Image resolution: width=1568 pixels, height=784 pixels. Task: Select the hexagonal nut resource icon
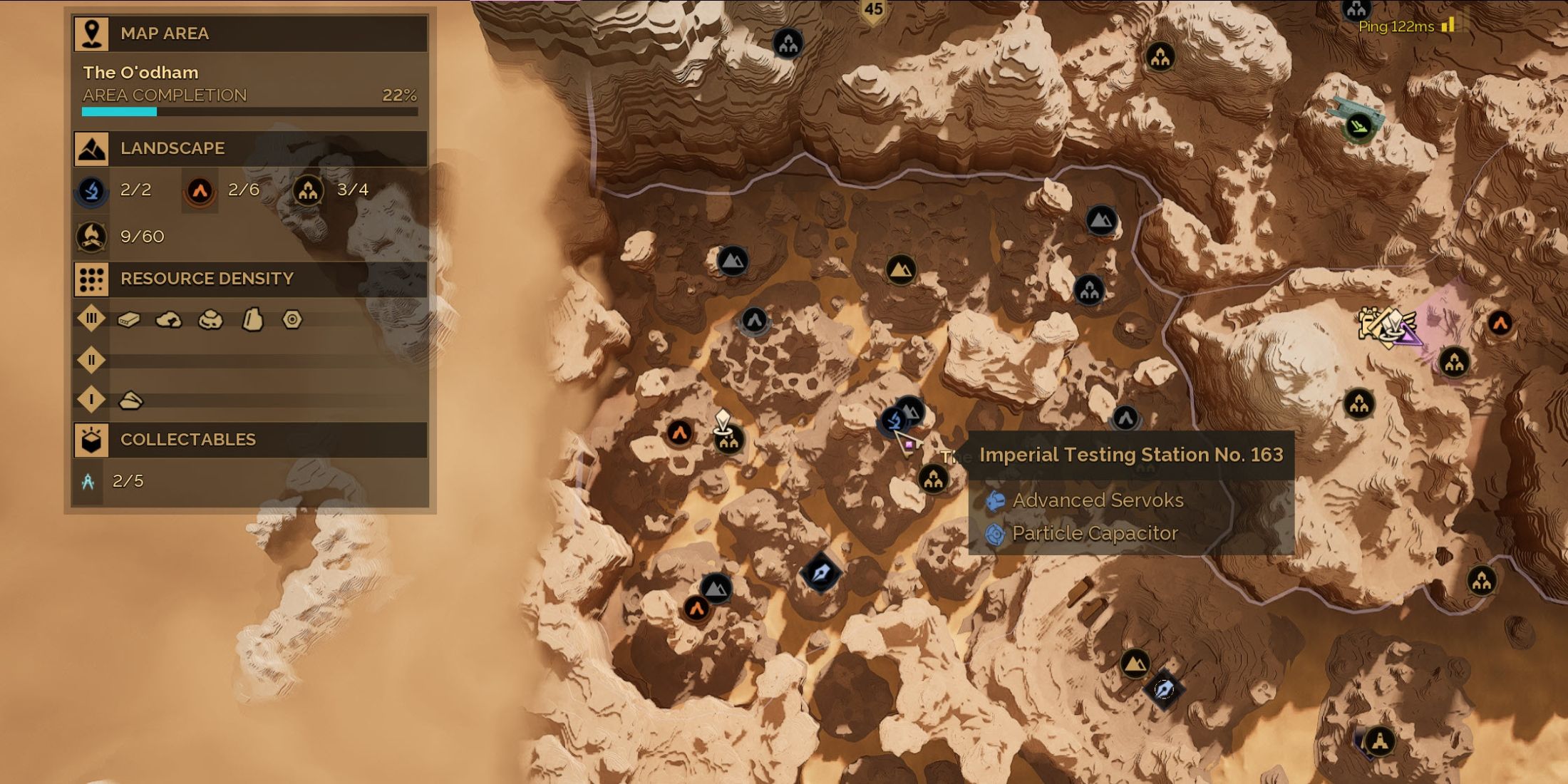coord(292,319)
